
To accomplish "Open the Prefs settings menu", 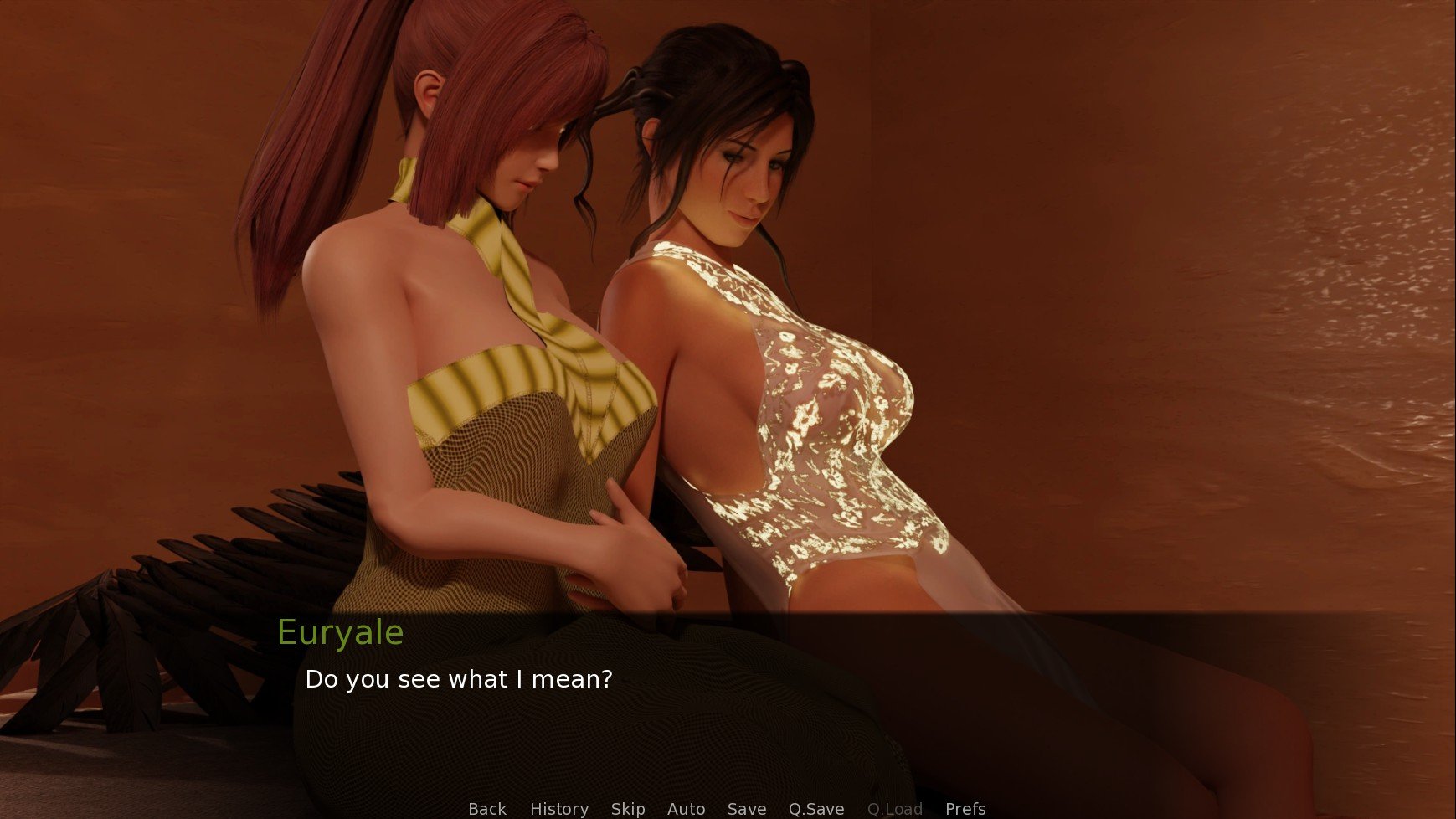I will click(965, 809).
